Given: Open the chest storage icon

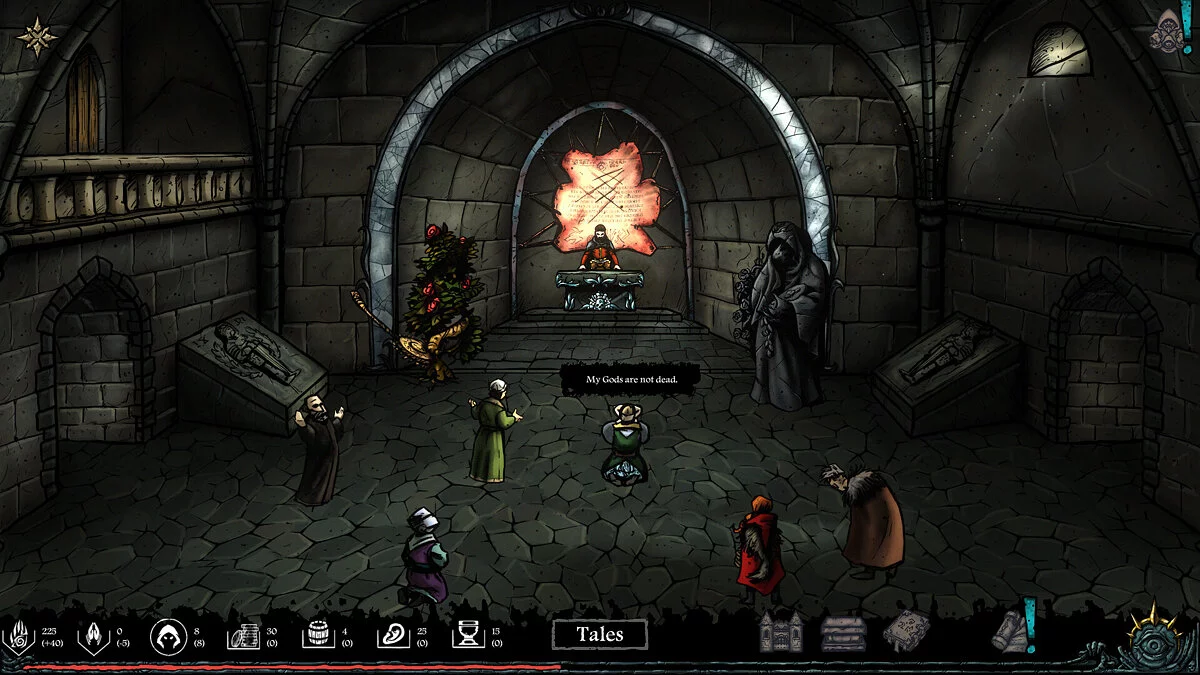Looking at the screenshot, I should pos(843,633).
